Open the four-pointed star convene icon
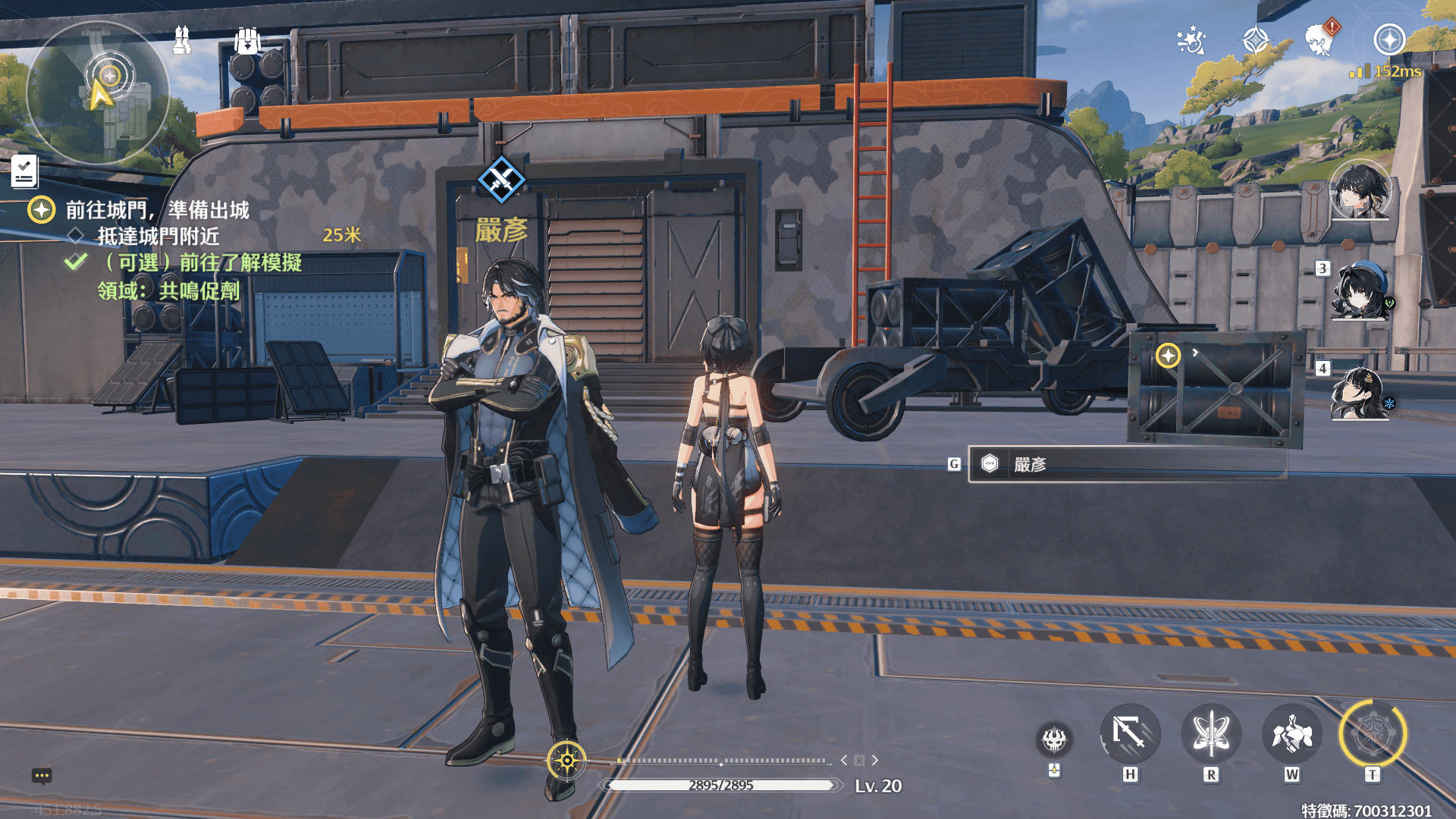 (1256, 40)
